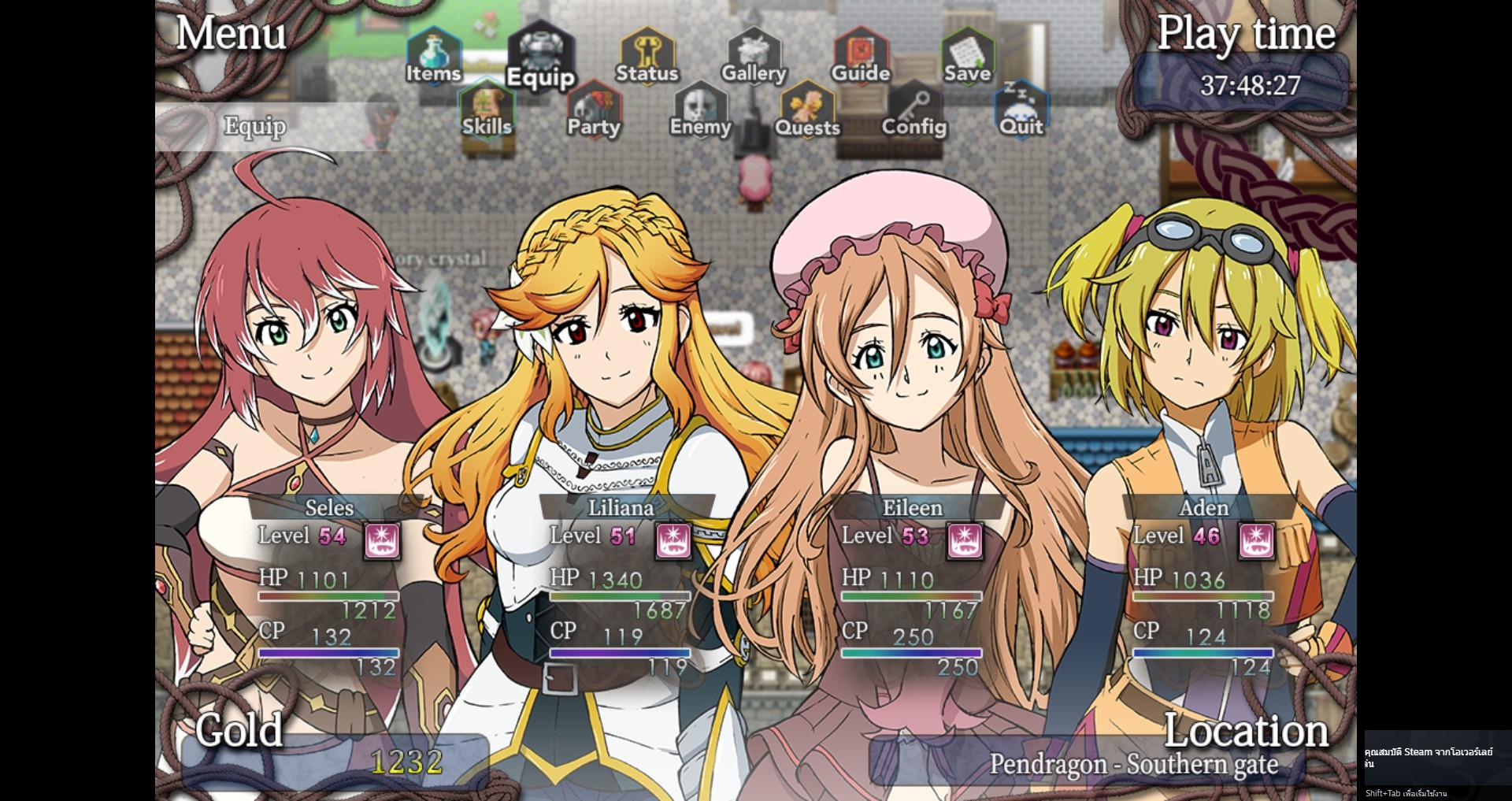Open the Skills menu
Image resolution: width=1512 pixels, height=801 pixels.
[487, 110]
